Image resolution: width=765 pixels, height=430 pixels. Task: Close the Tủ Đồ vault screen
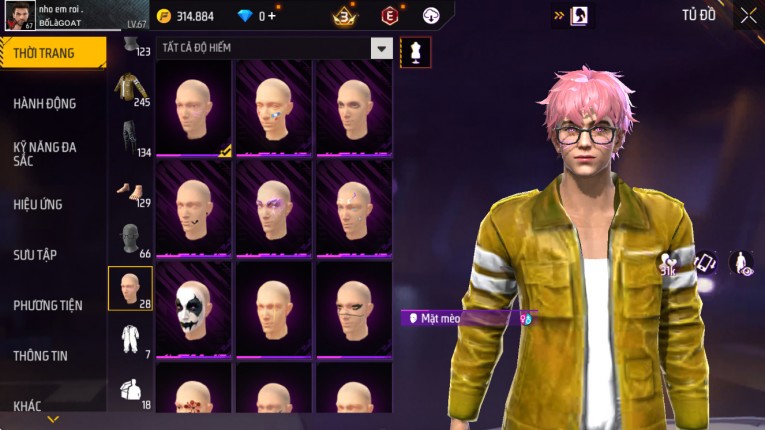point(748,15)
